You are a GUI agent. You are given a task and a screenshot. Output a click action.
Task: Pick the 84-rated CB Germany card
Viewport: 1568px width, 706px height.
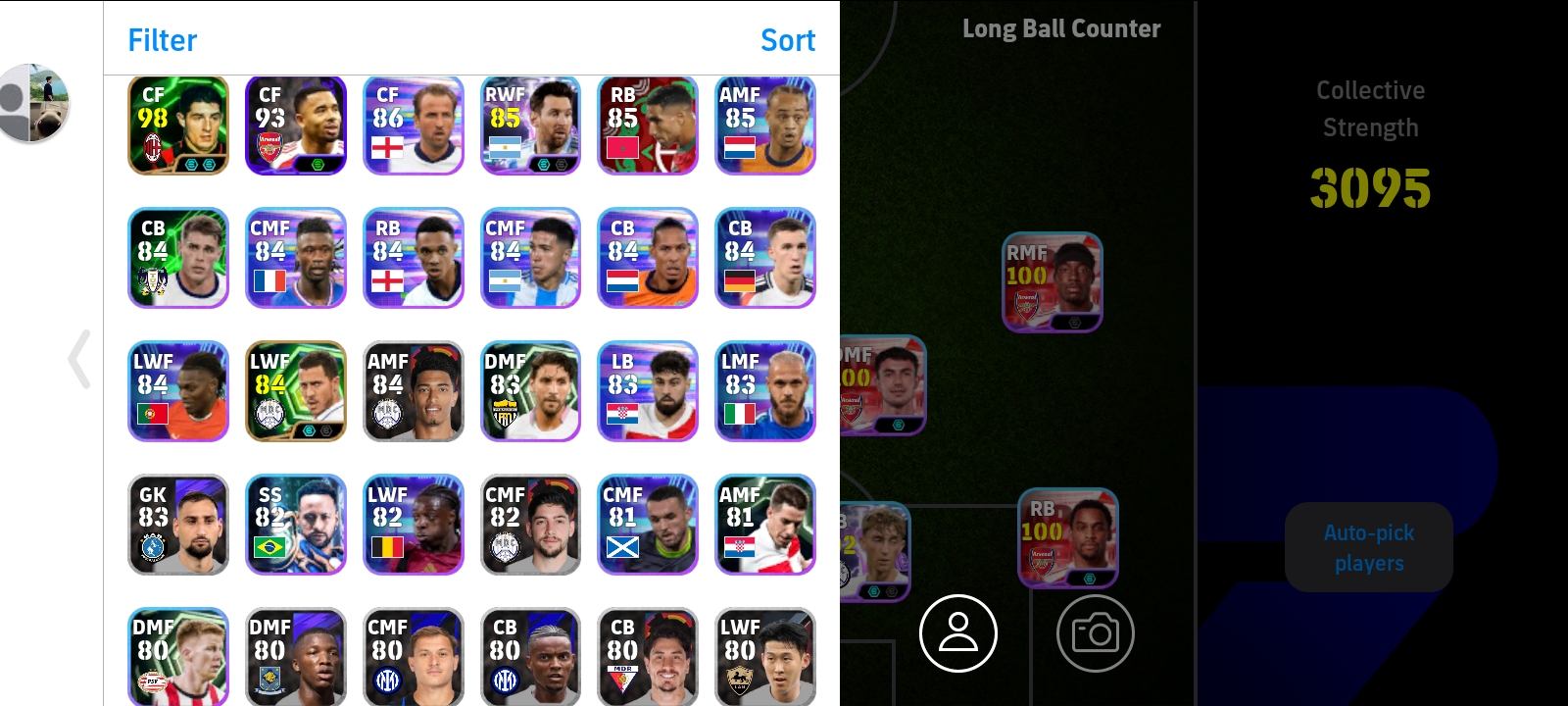coord(765,258)
